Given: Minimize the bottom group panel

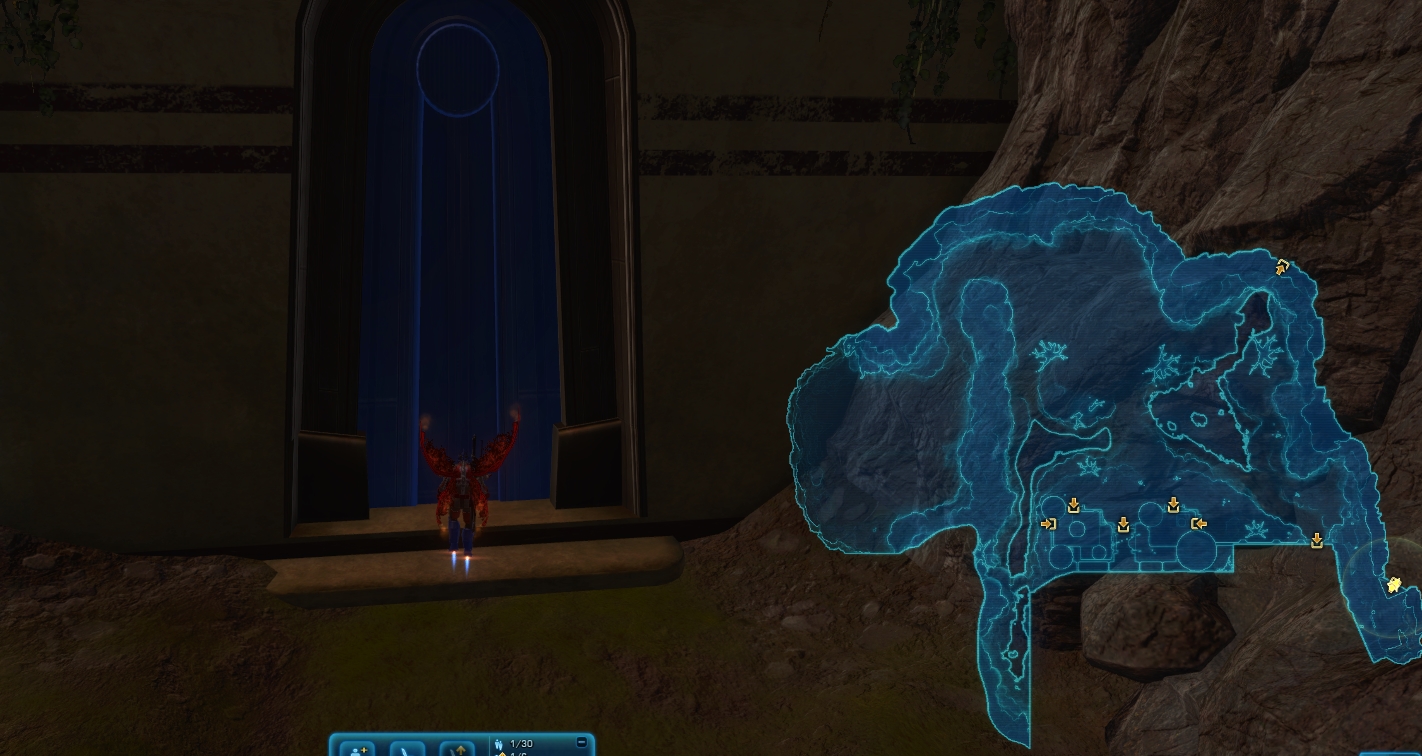Looking at the screenshot, I should point(582,742).
